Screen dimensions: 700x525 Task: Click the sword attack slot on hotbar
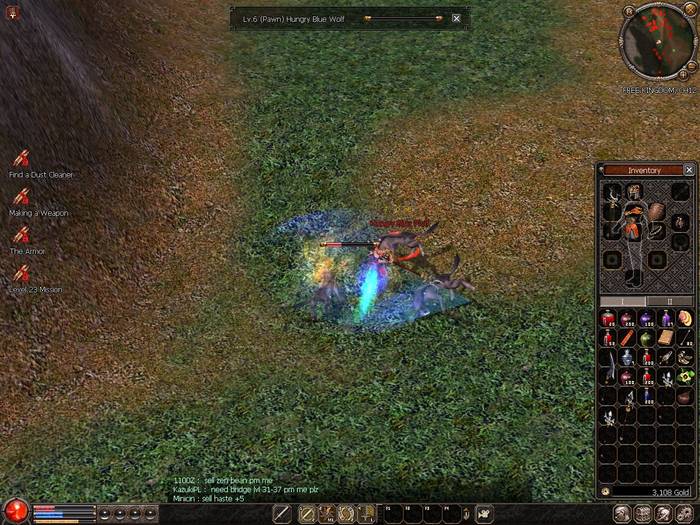coord(284,514)
